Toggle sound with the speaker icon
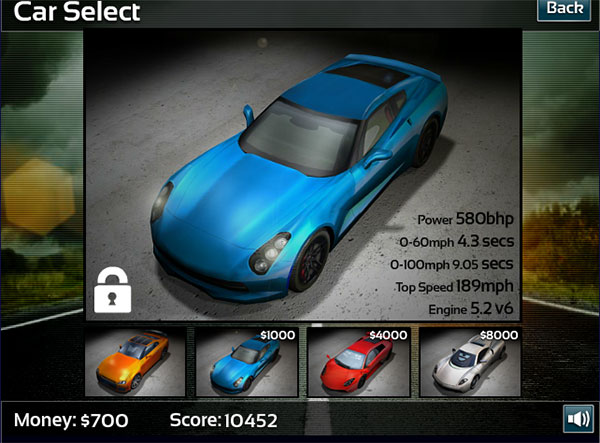This screenshot has height=443, width=600. (x=577, y=419)
